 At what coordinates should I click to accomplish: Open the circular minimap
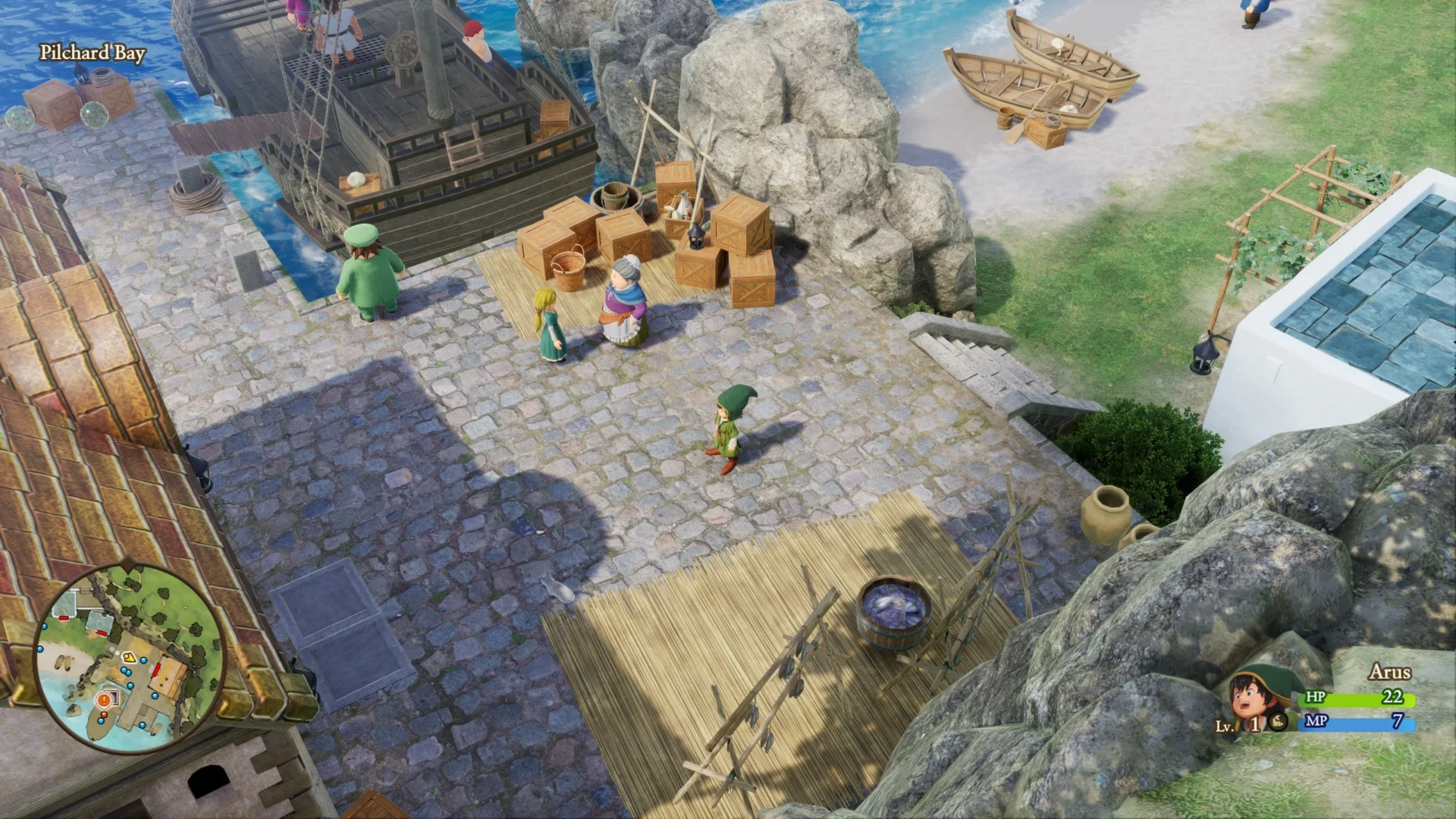click(129, 658)
